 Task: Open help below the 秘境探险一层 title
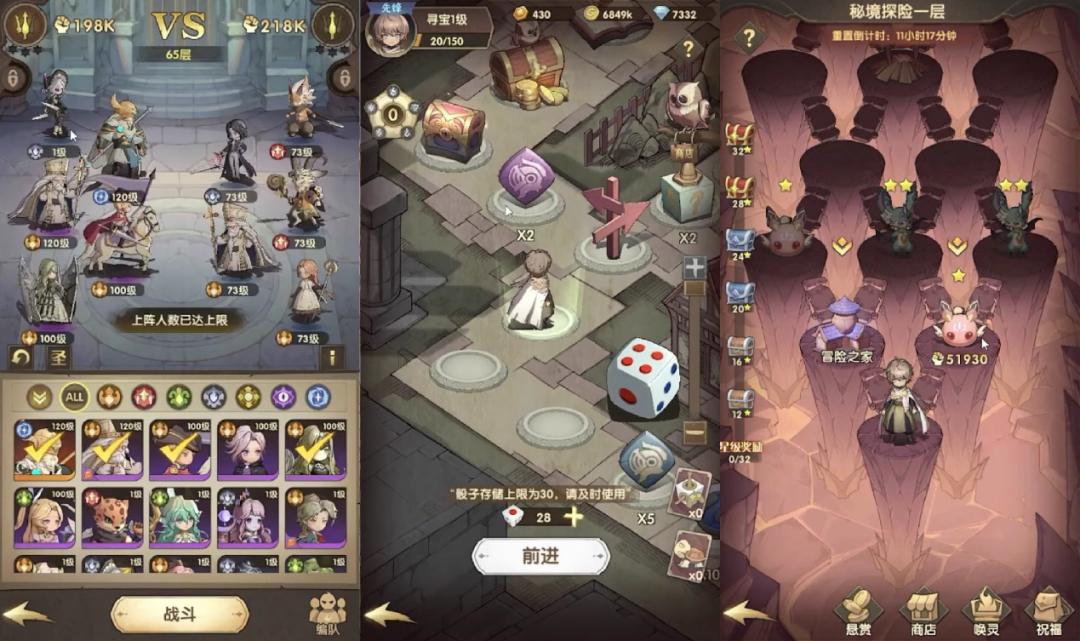pyautogui.click(x=748, y=39)
